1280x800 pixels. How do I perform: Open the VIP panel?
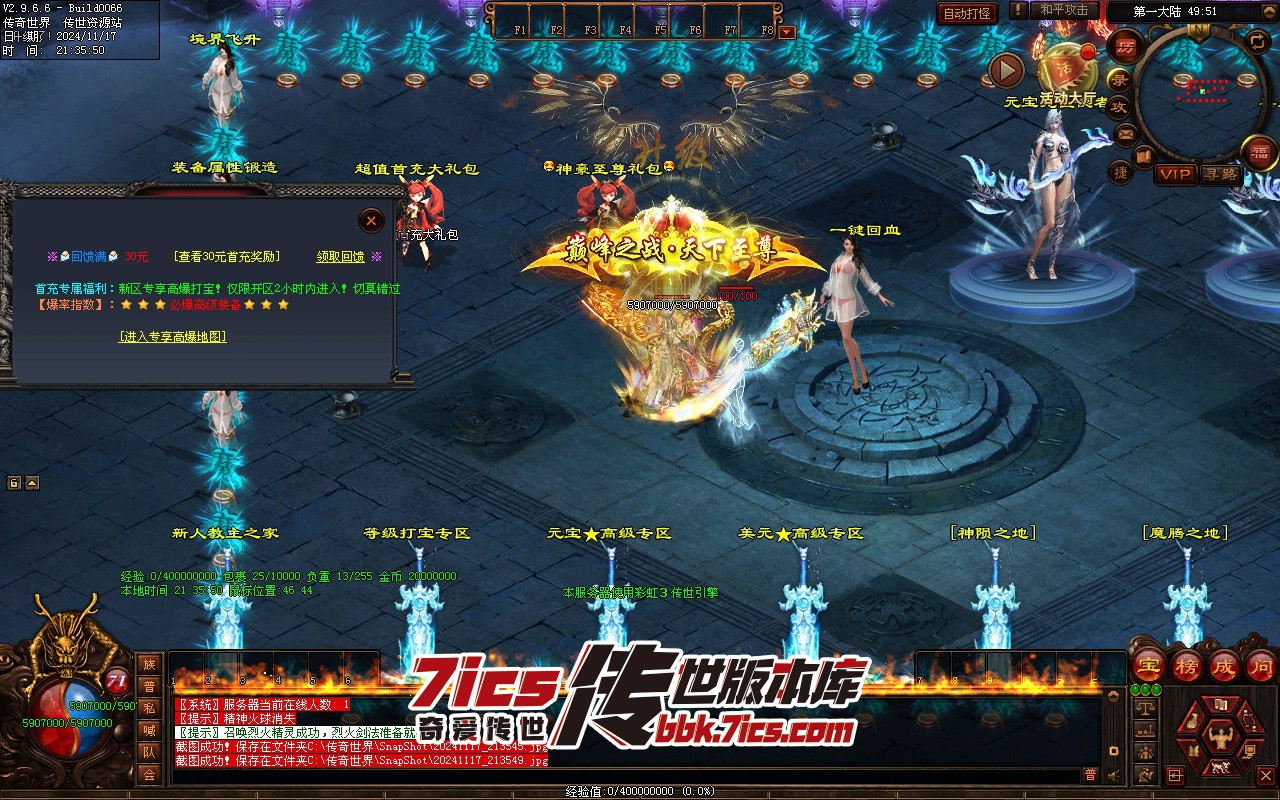click(1175, 174)
